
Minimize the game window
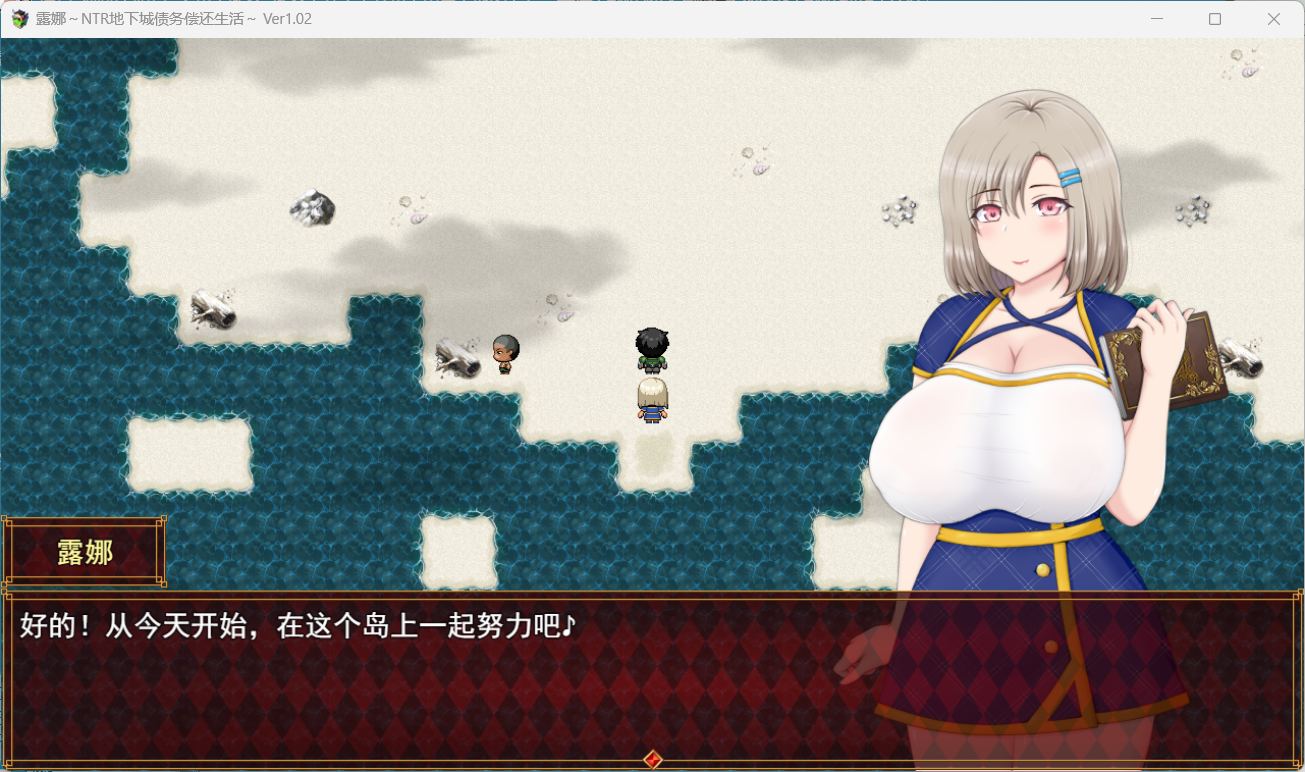(1157, 18)
